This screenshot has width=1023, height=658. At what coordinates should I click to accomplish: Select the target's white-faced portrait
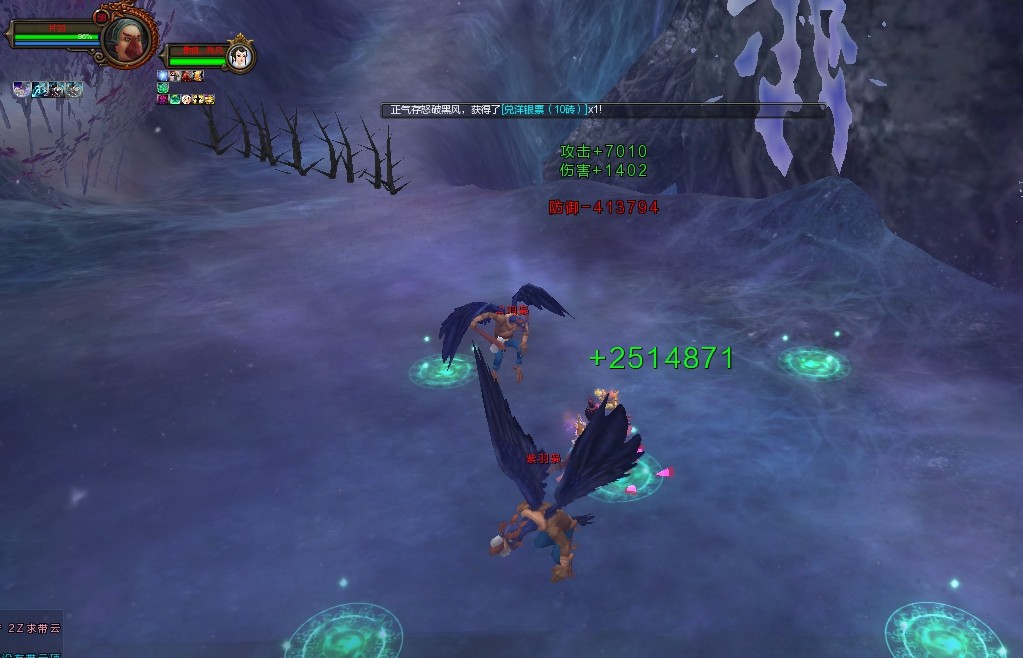click(240, 55)
